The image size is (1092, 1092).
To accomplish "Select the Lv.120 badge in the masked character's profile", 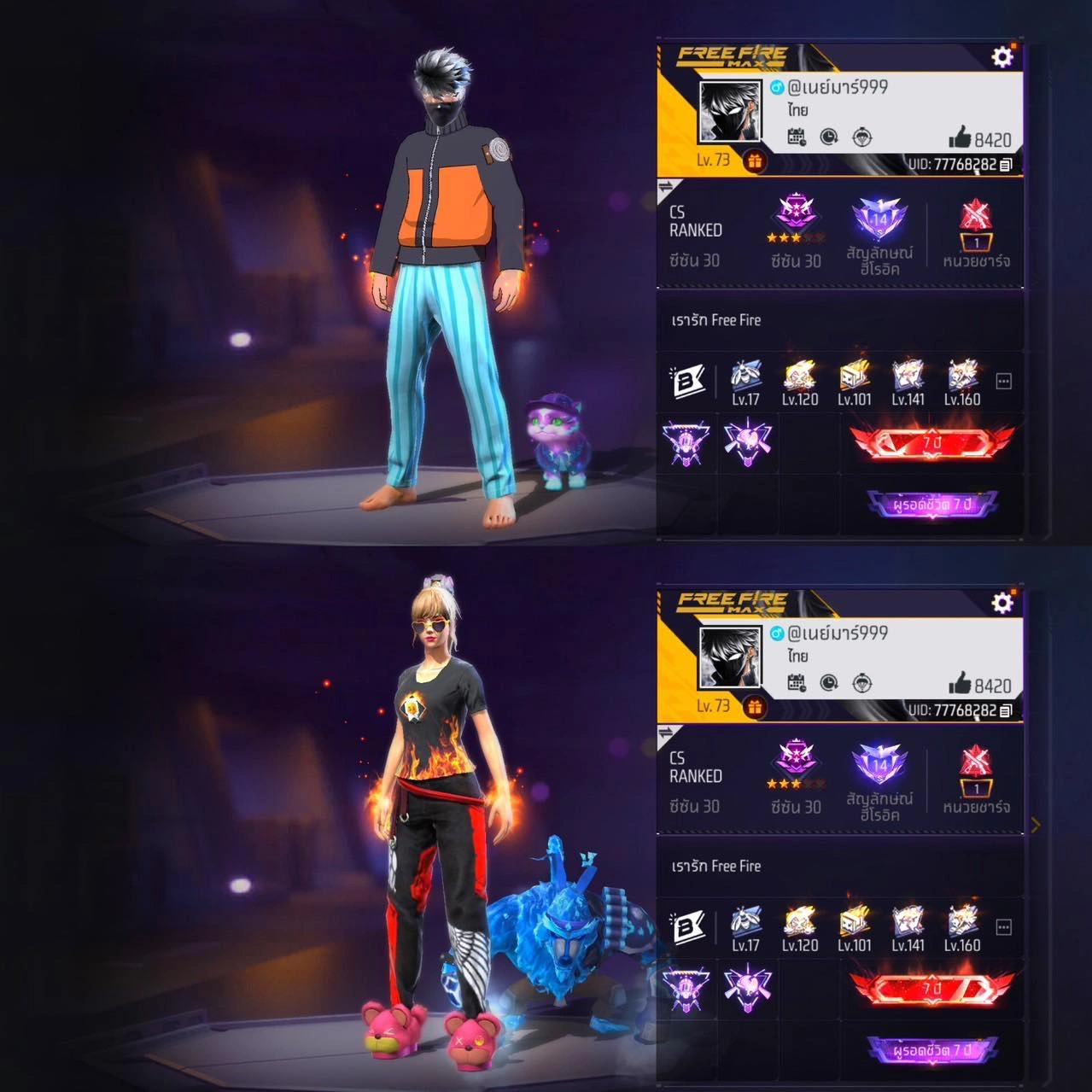I will pyautogui.click(x=800, y=382).
